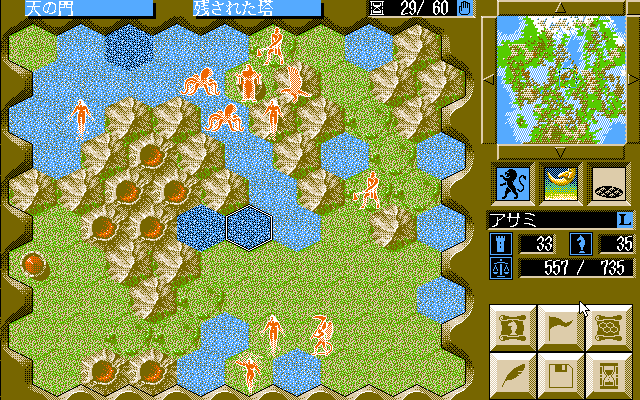Viewport: 640px width, 400px height.
Task: Open the map scroll command
Action: point(608,327)
